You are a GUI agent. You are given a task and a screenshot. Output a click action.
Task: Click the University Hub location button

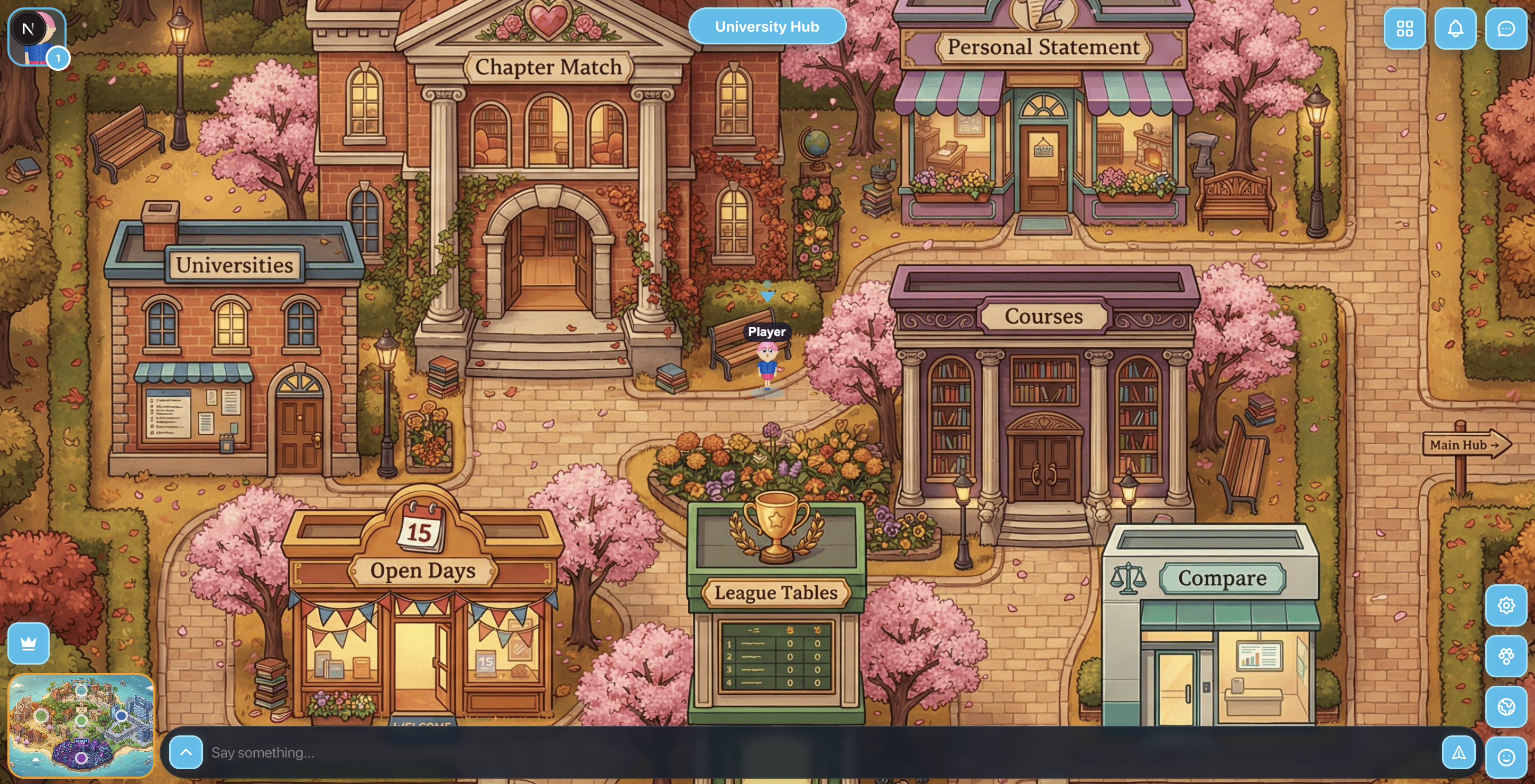click(767, 27)
